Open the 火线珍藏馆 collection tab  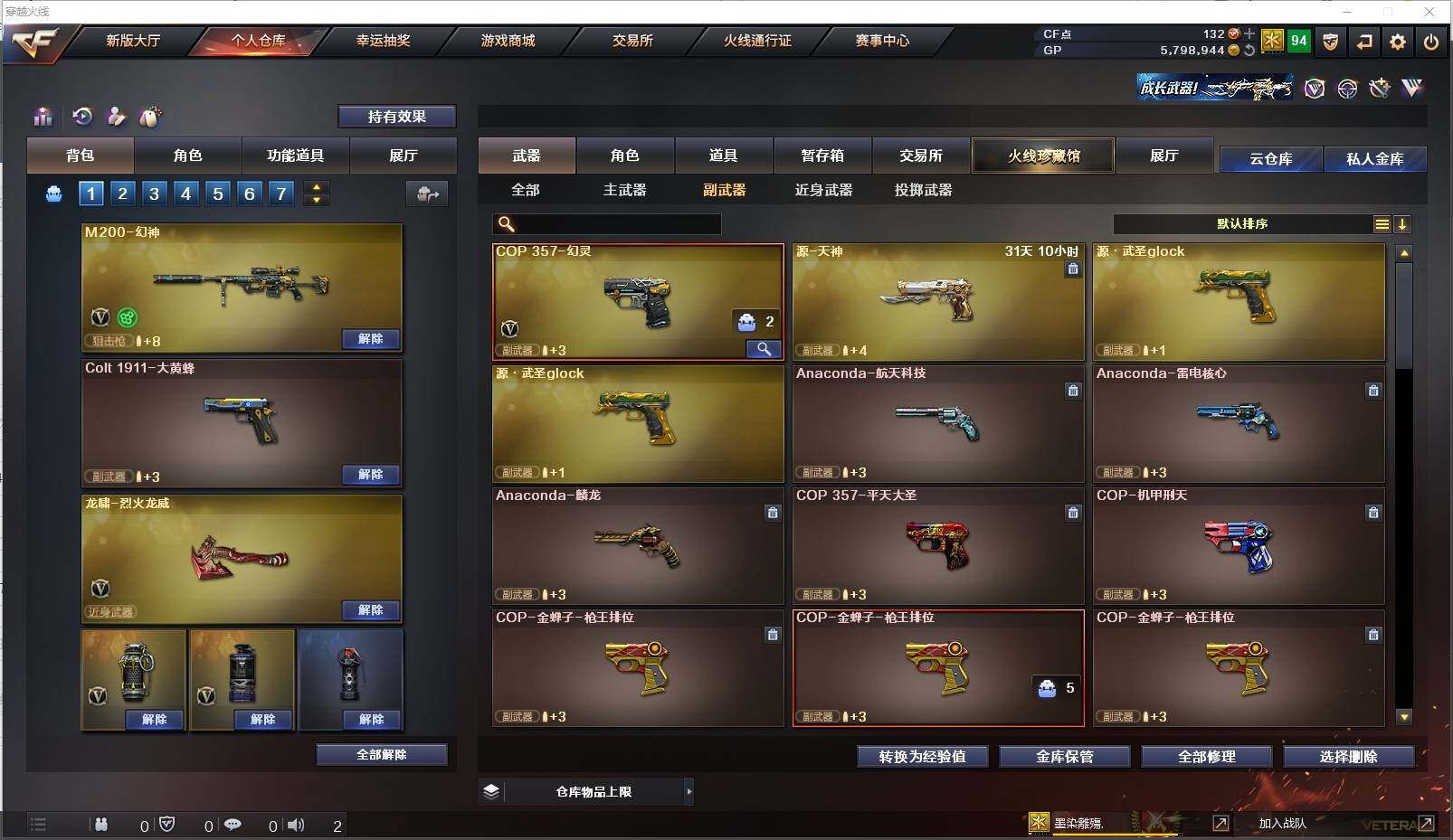[x=1043, y=156]
